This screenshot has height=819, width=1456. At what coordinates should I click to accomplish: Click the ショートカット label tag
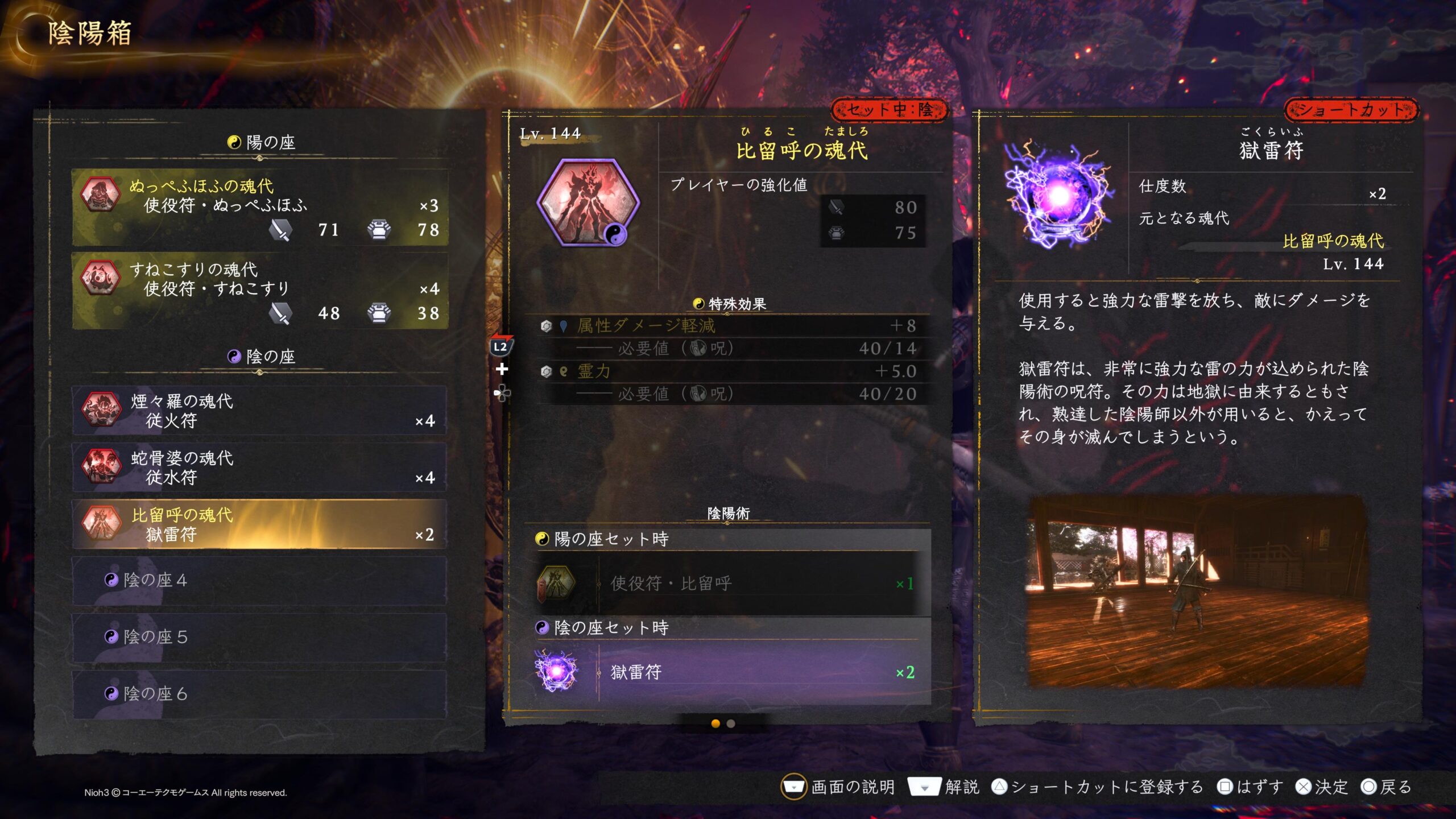tap(1351, 110)
